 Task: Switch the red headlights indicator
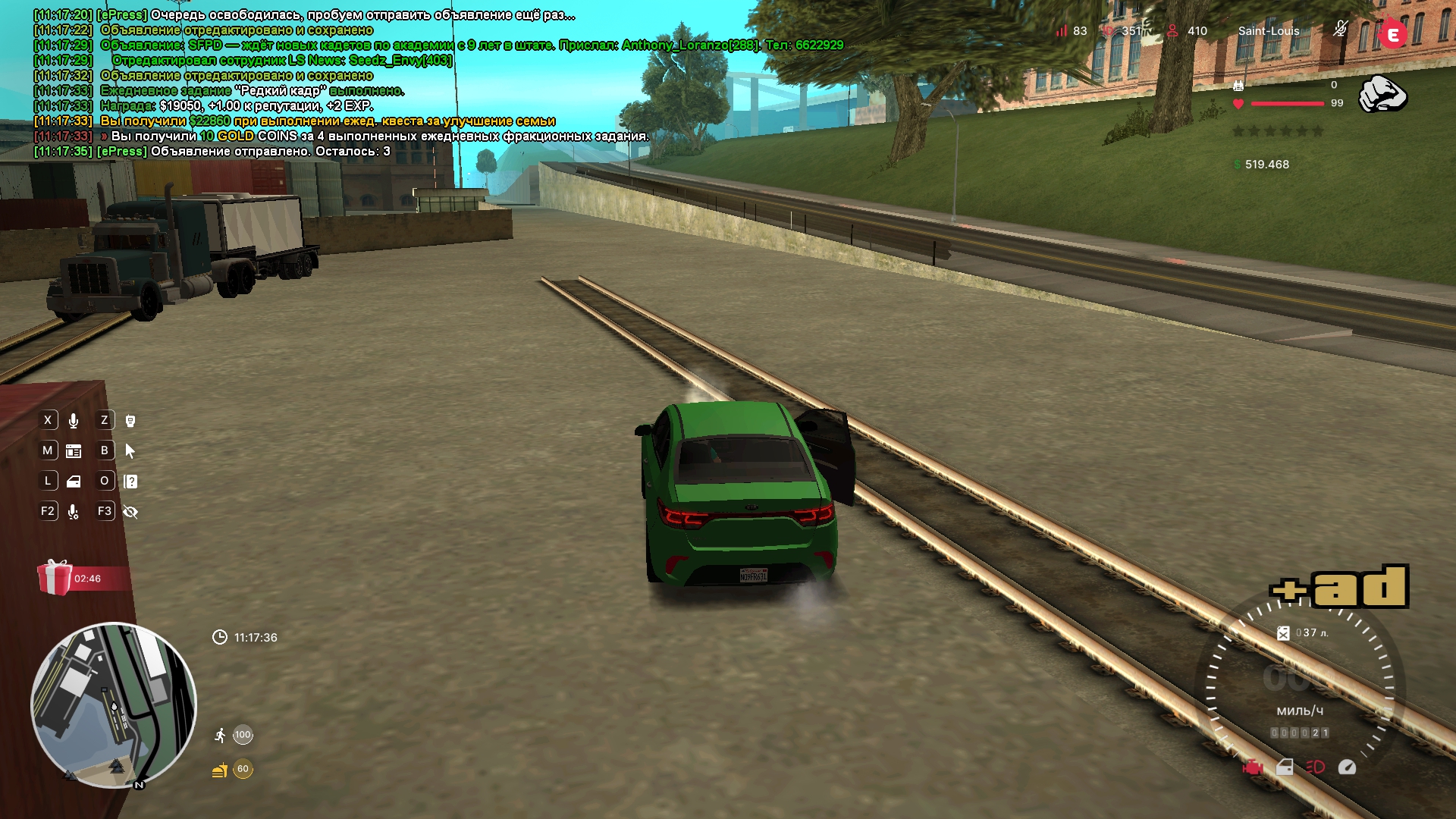coord(1315,767)
